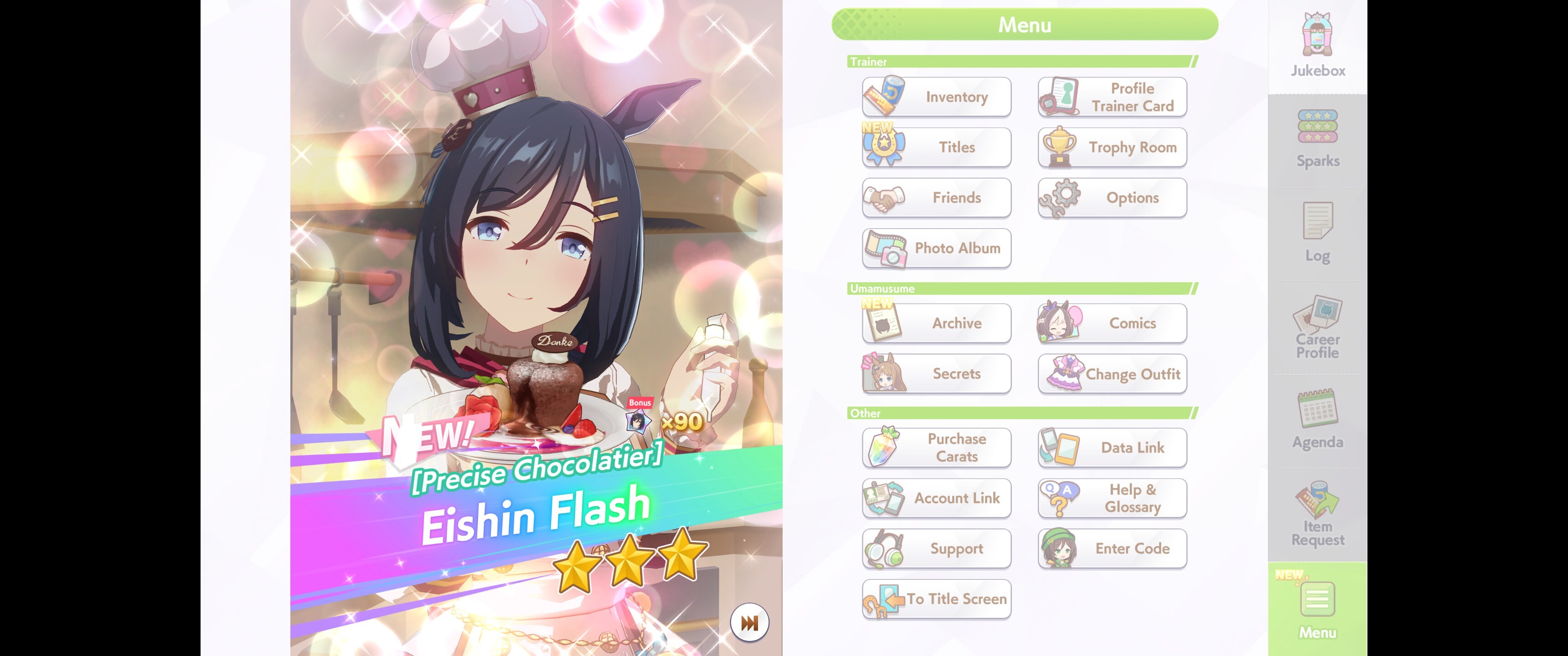The width and height of the screenshot is (1568, 656).
Task: Skip the gacha reveal animation
Action: coord(749,623)
